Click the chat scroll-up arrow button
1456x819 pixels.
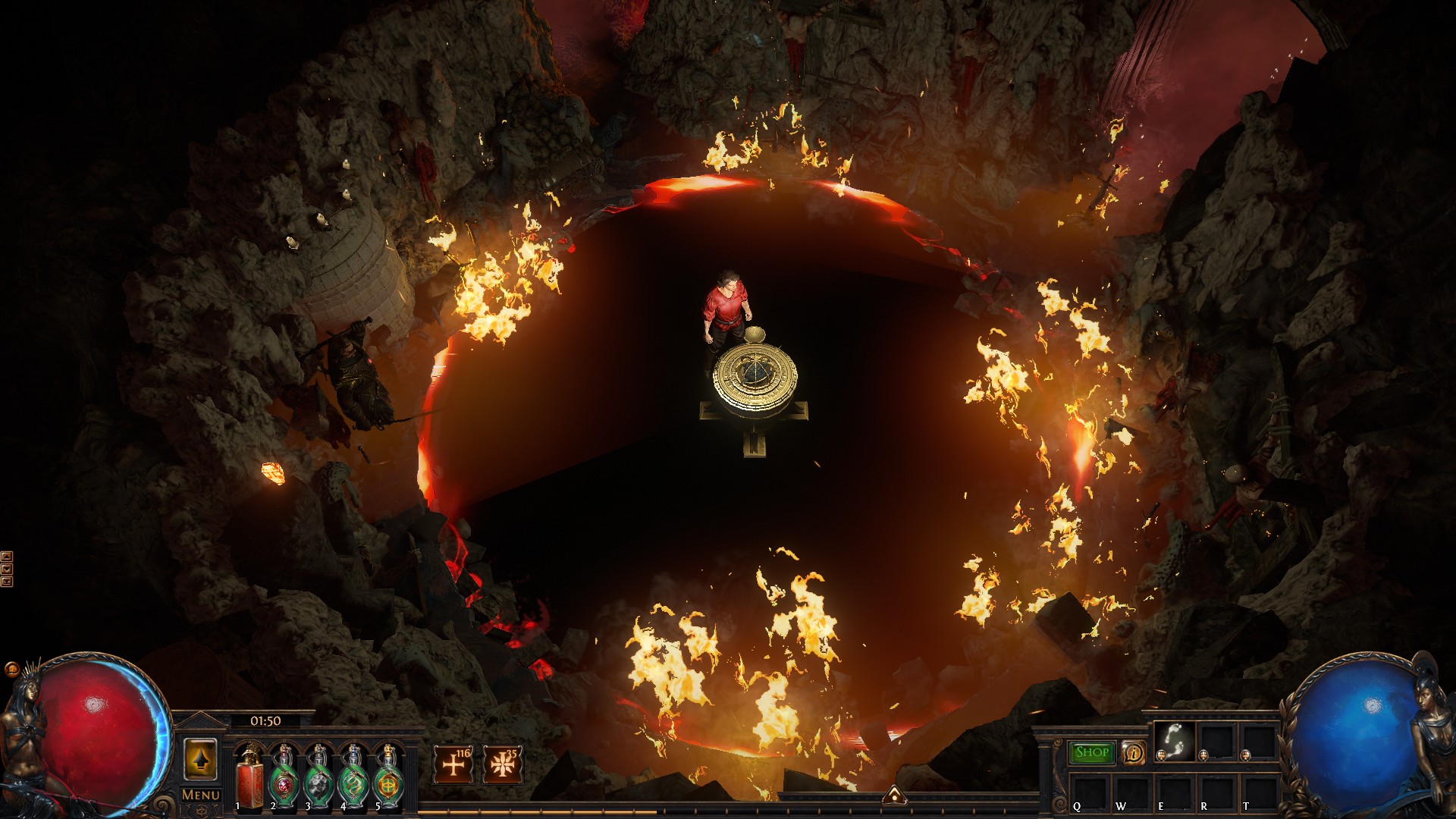coord(7,557)
